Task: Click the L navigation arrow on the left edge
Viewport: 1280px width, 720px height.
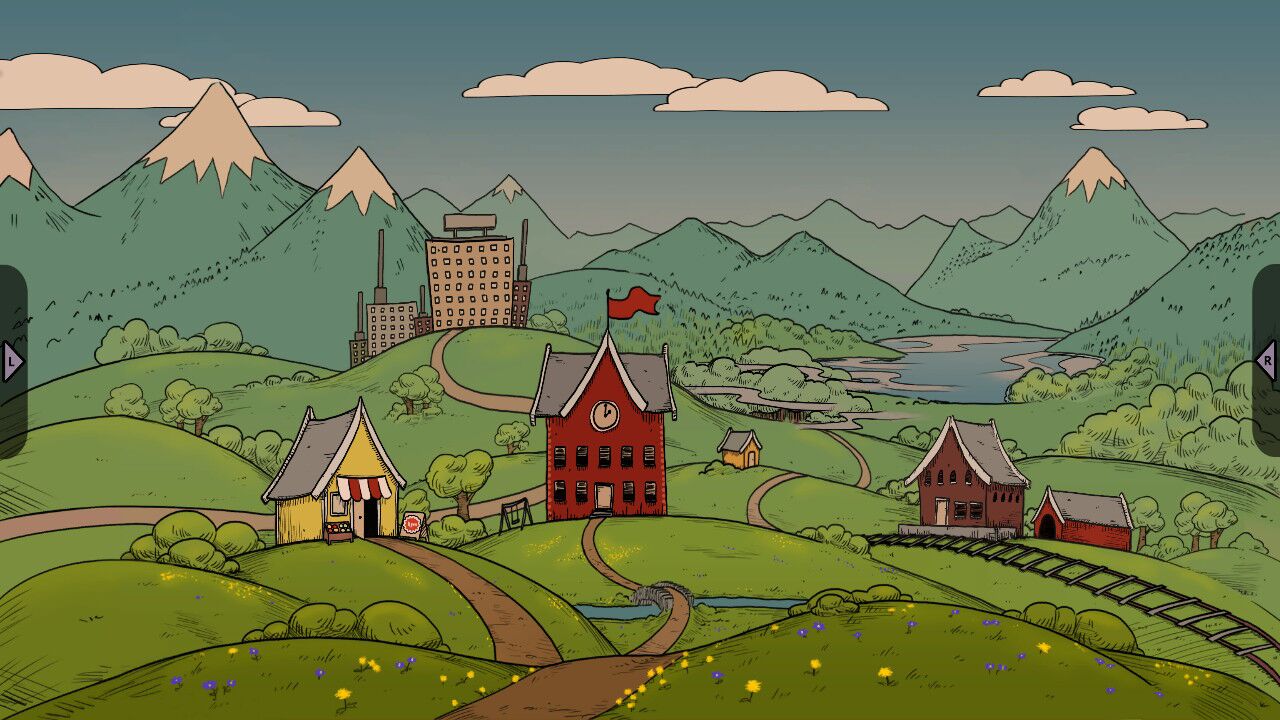Action: pyautogui.click(x=10, y=362)
